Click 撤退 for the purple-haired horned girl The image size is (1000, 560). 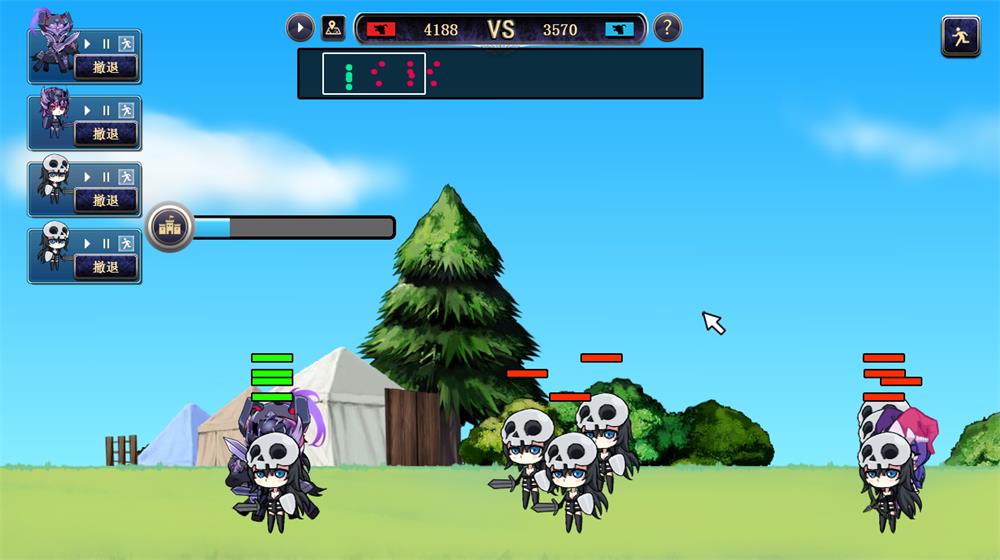[105, 134]
